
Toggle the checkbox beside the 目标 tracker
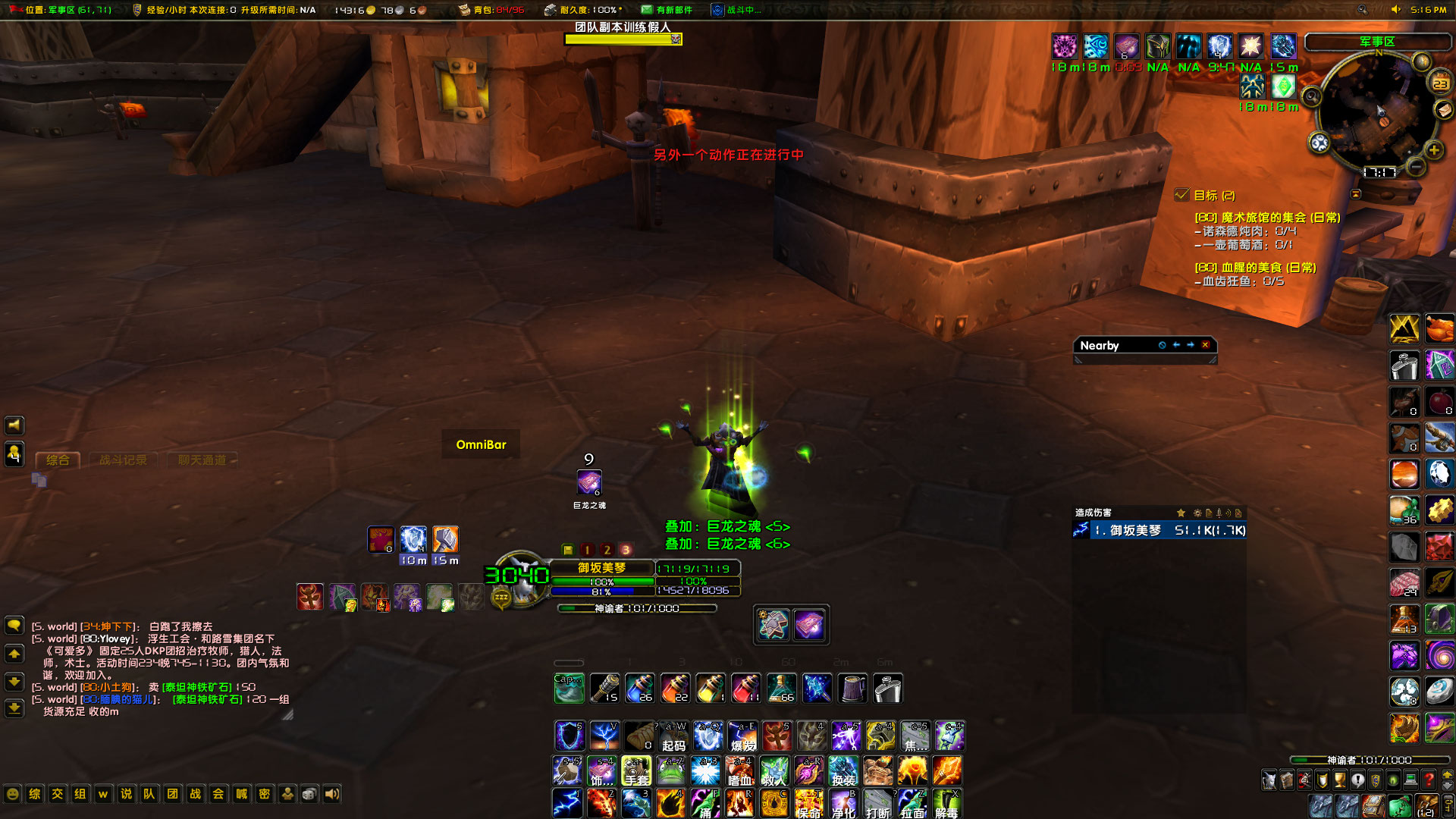tap(1182, 195)
